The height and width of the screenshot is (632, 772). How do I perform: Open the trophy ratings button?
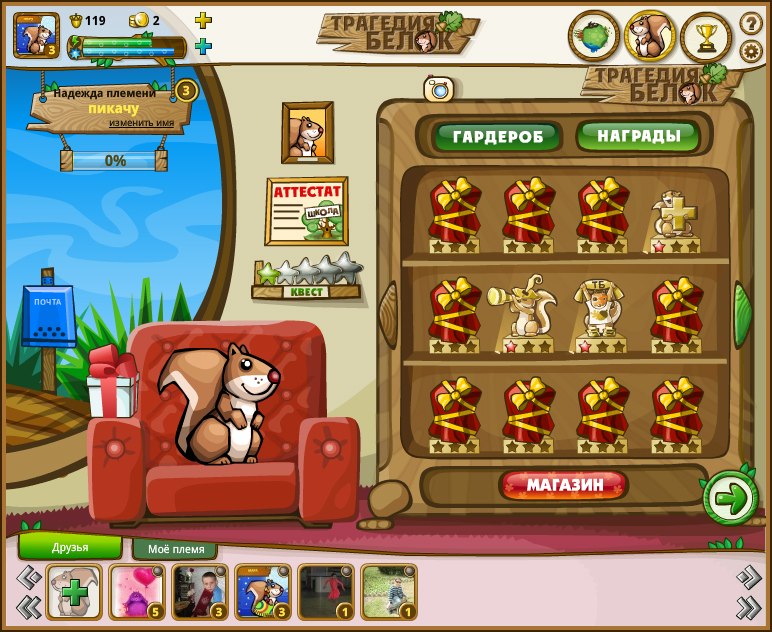(x=706, y=37)
